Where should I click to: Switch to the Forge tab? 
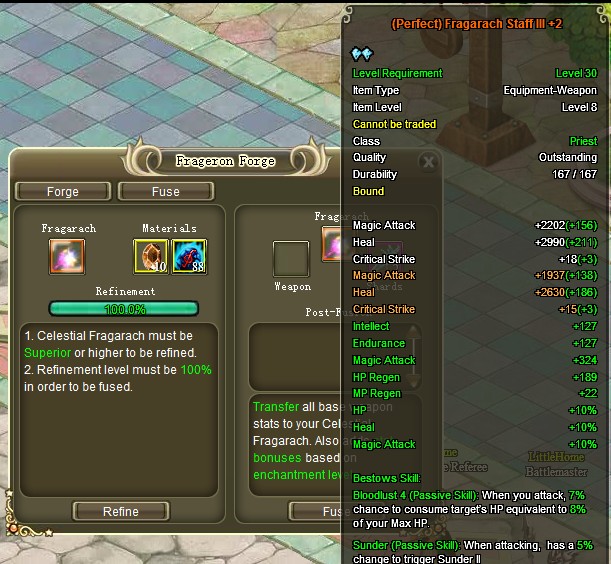tap(62, 191)
